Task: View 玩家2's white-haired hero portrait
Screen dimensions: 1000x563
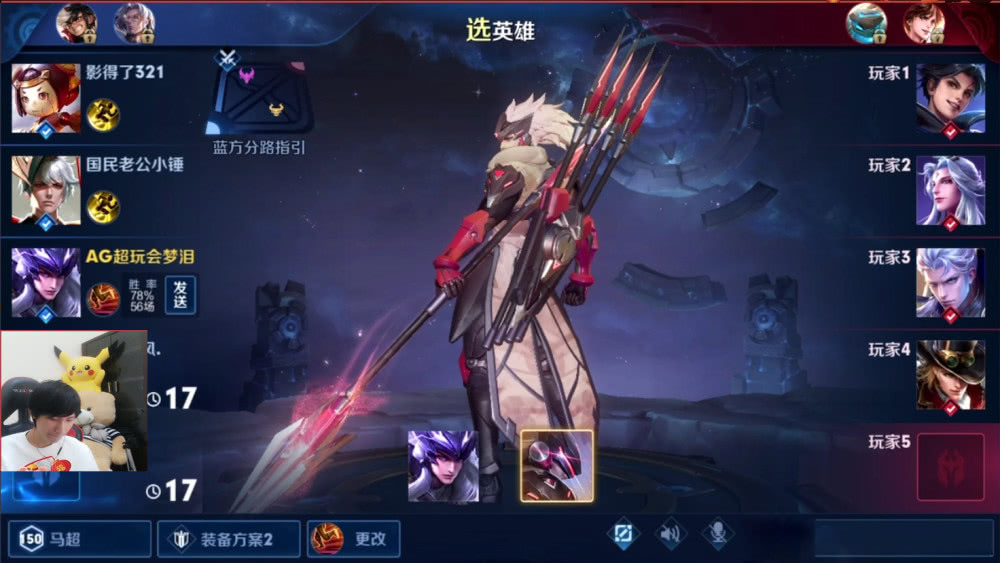Action: tap(950, 190)
